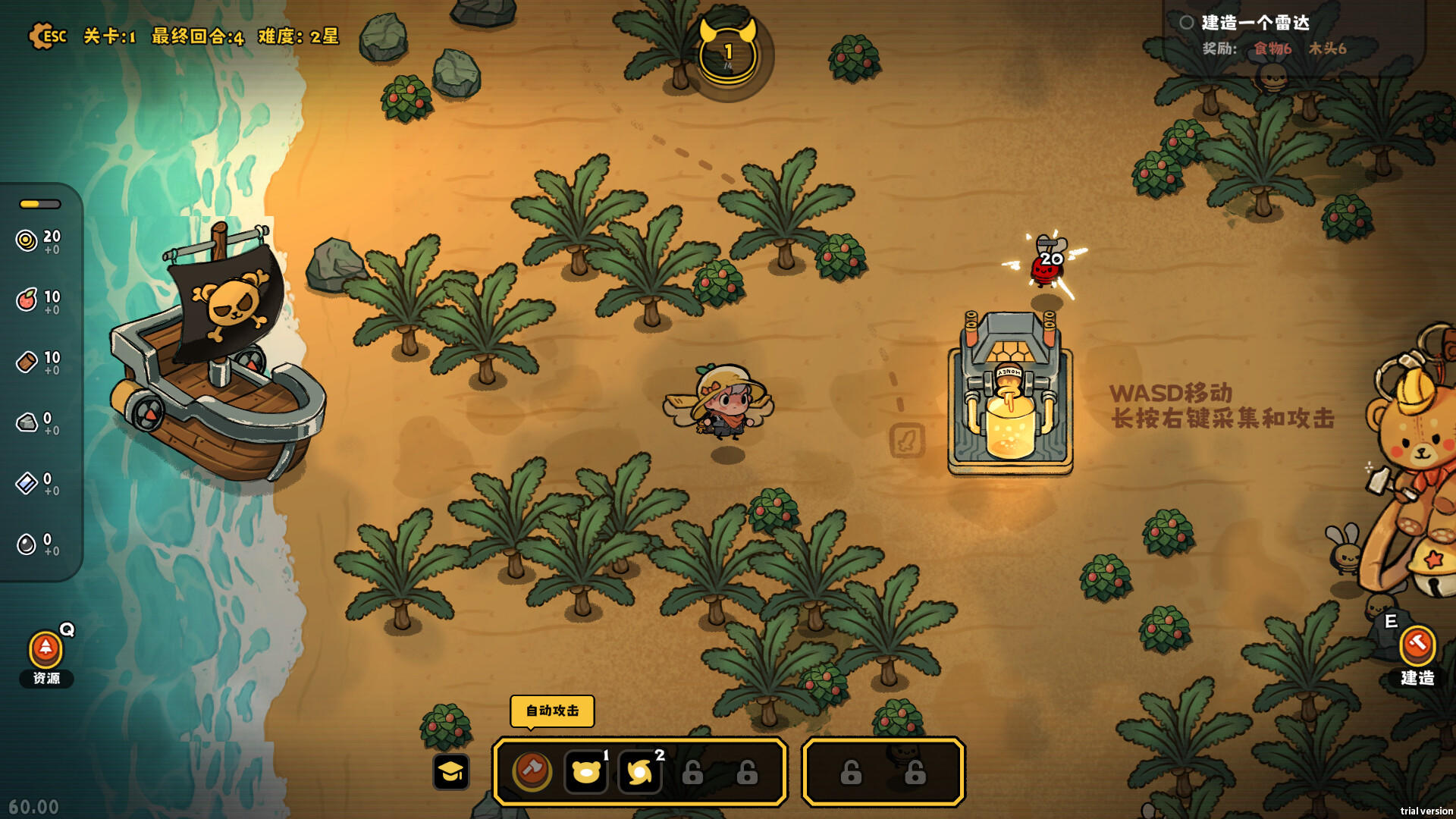Viewport: 1456px width, 819px height.
Task: Open the 建造 build menu
Action: (1417, 647)
